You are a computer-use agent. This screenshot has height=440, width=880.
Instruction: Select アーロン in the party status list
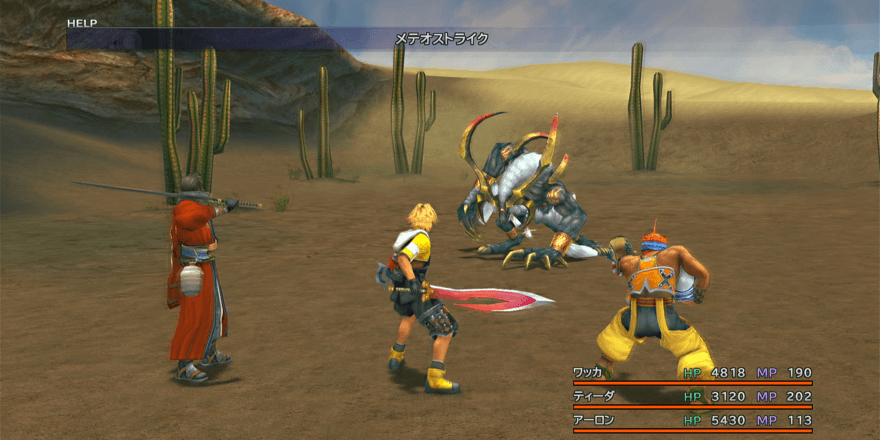pyautogui.click(x=591, y=421)
